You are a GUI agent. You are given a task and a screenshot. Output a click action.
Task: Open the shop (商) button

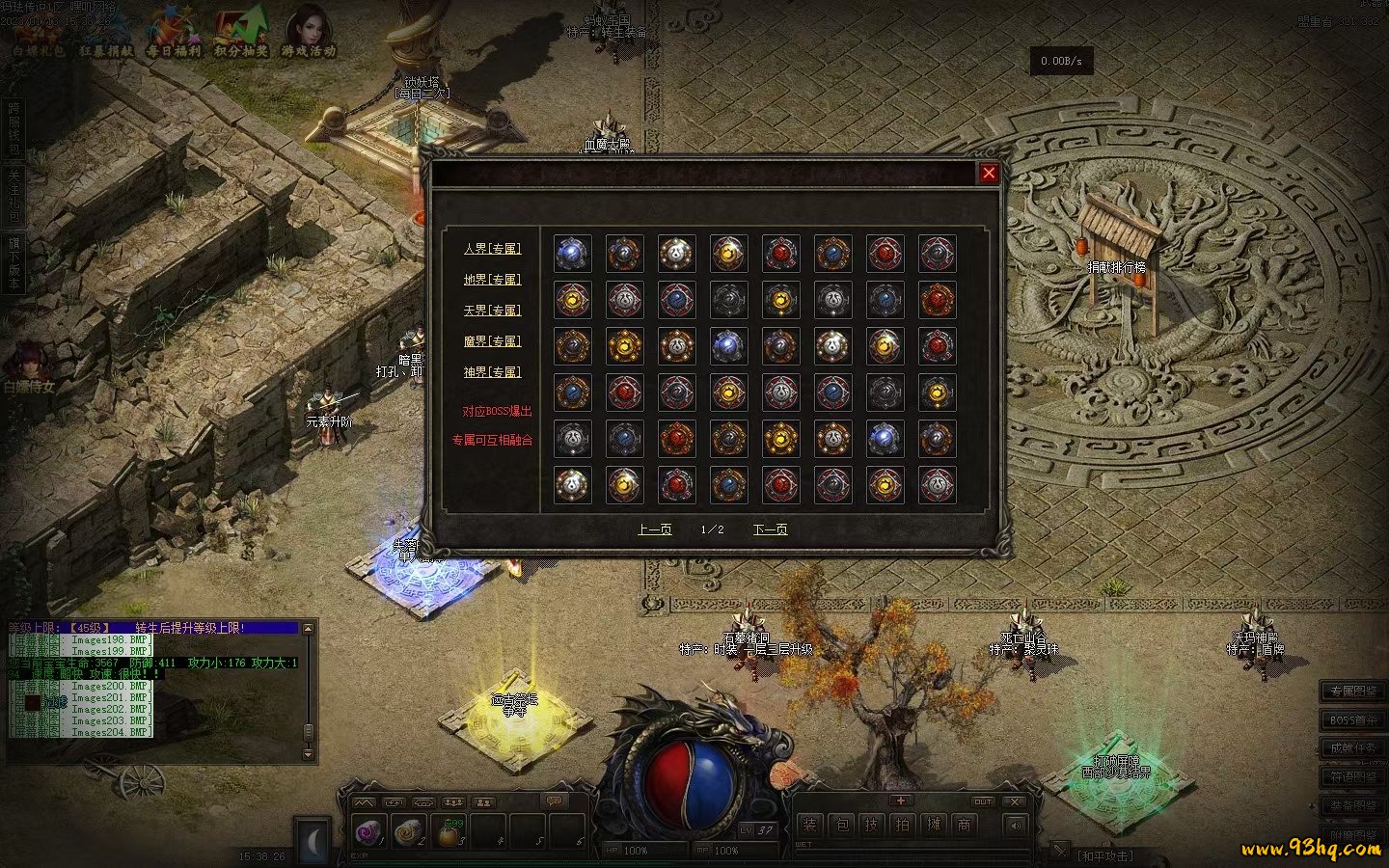964,825
